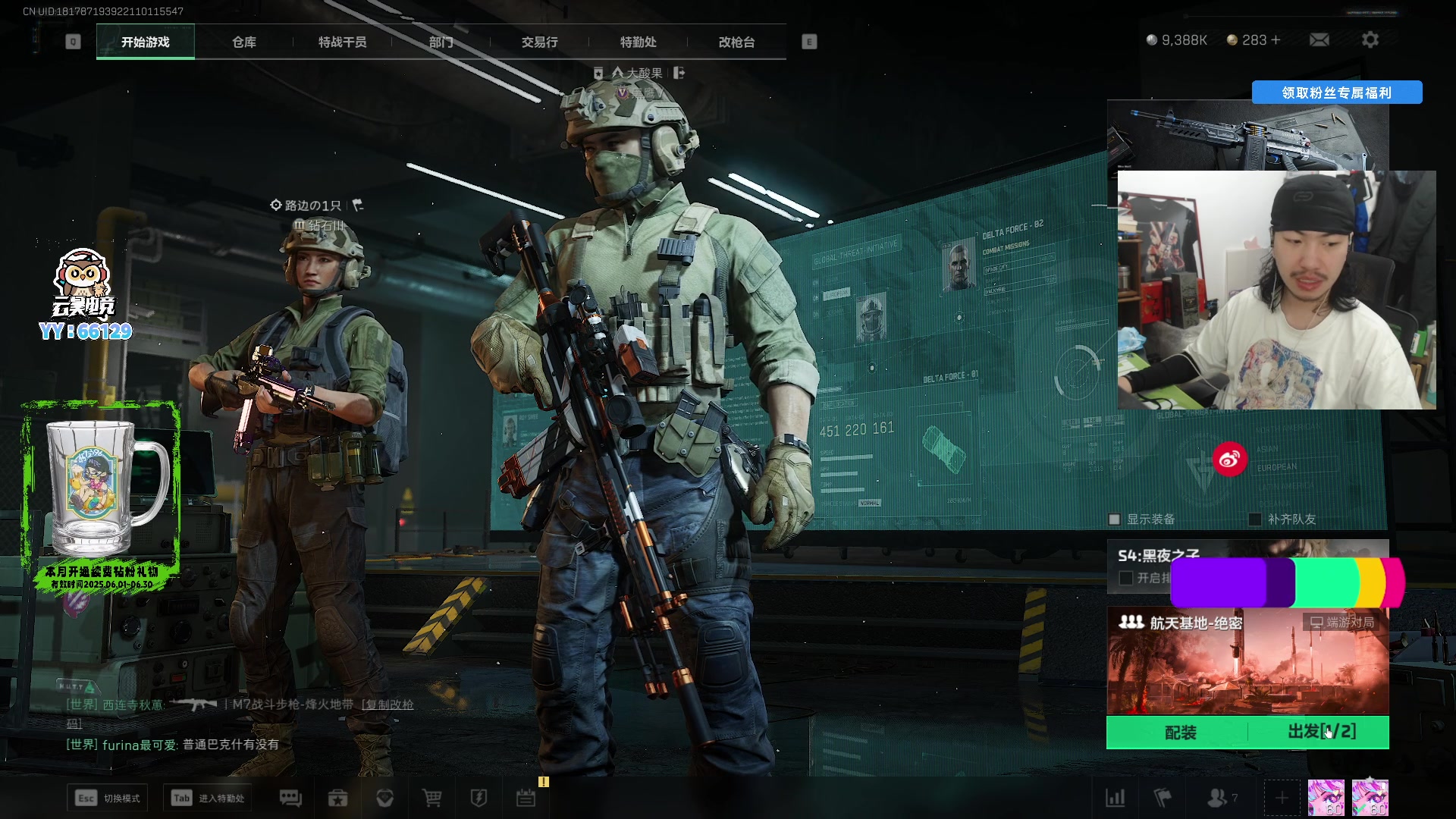Screen dimensions: 1456x819
Task: Switch to the 开始游戏 tab
Action: 146,42
